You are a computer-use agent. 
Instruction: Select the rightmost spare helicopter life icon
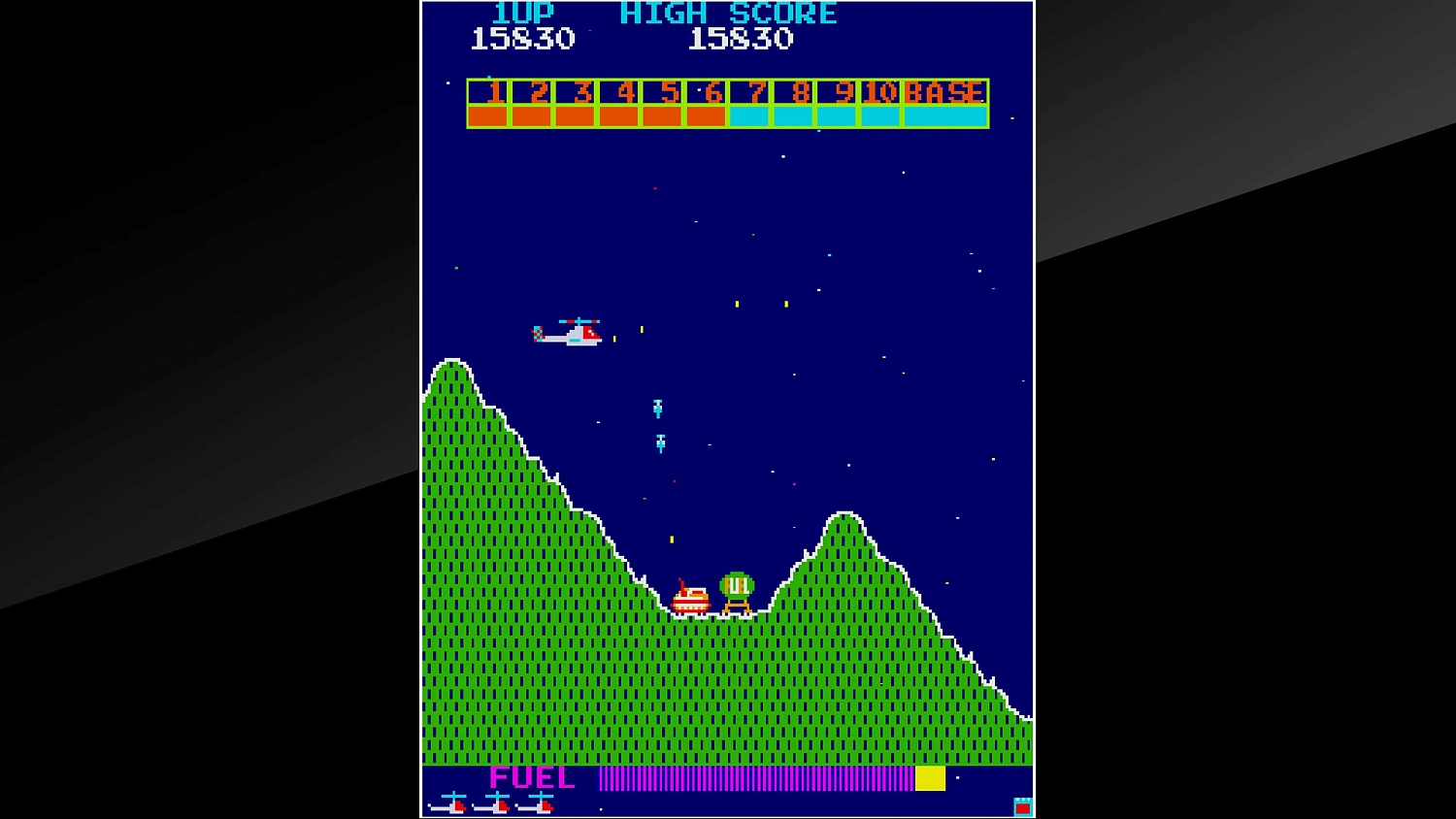pos(540,803)
